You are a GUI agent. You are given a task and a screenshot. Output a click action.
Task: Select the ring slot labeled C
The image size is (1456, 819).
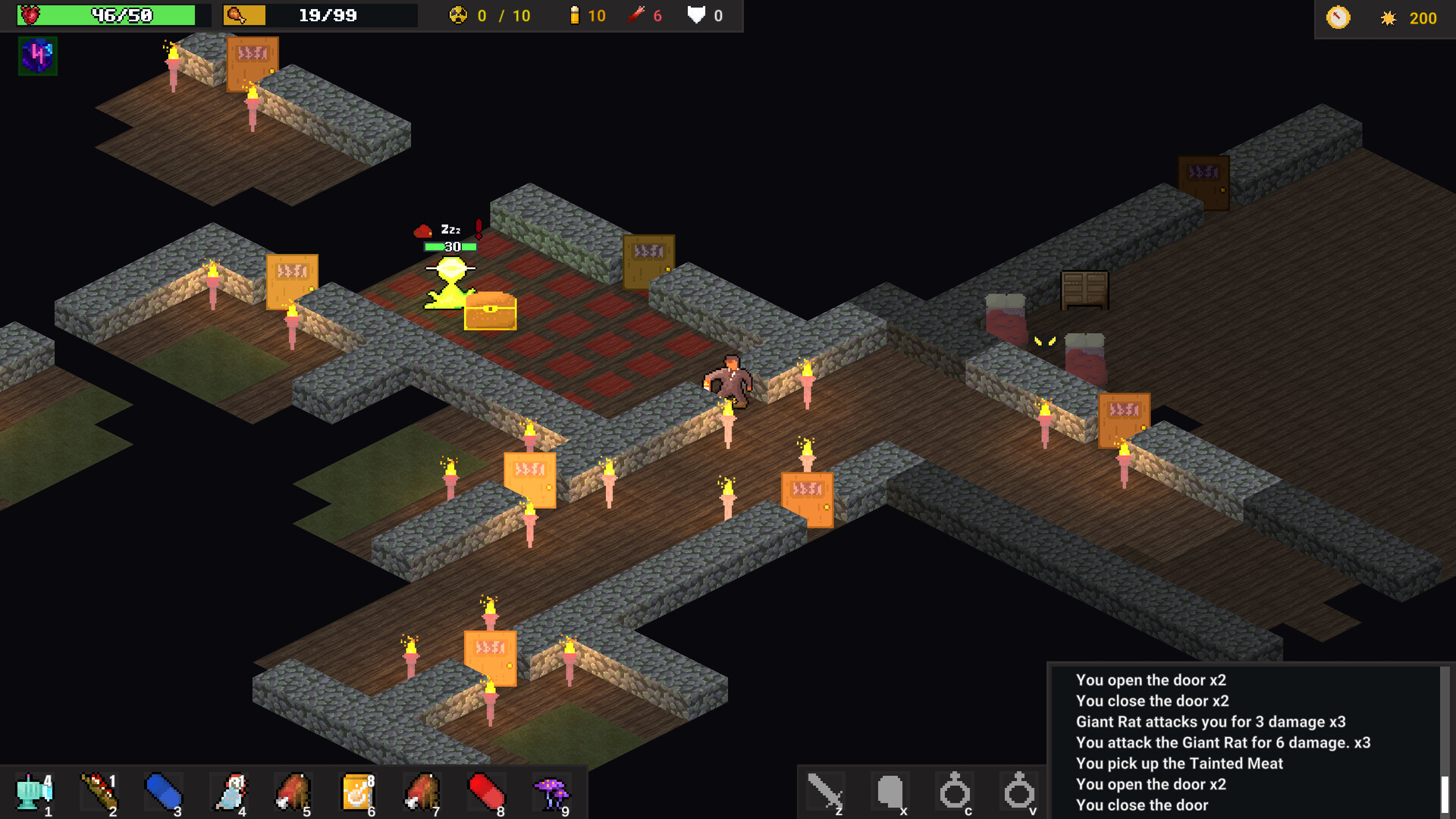(x=955, y=792)
